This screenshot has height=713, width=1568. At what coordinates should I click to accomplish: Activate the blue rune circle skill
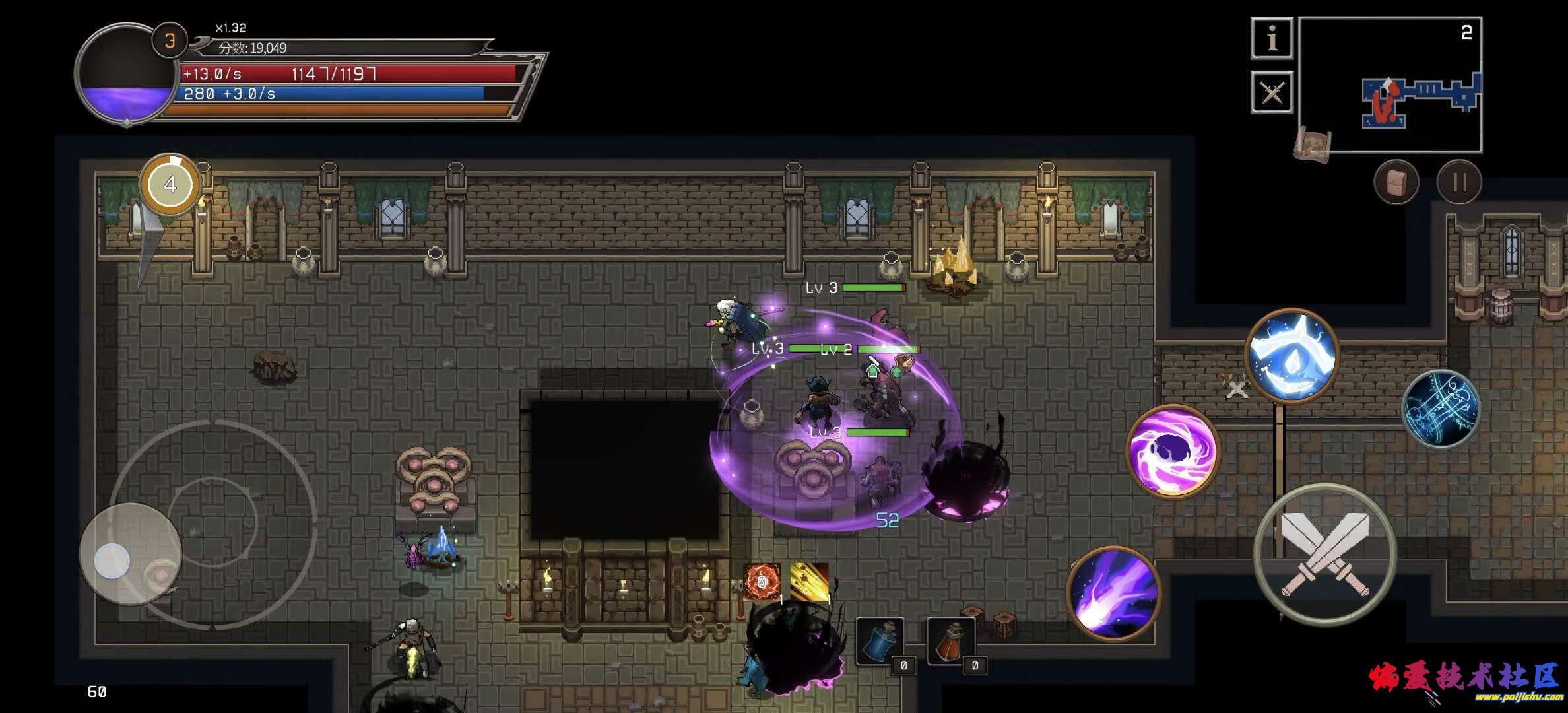pos(1441,409)
